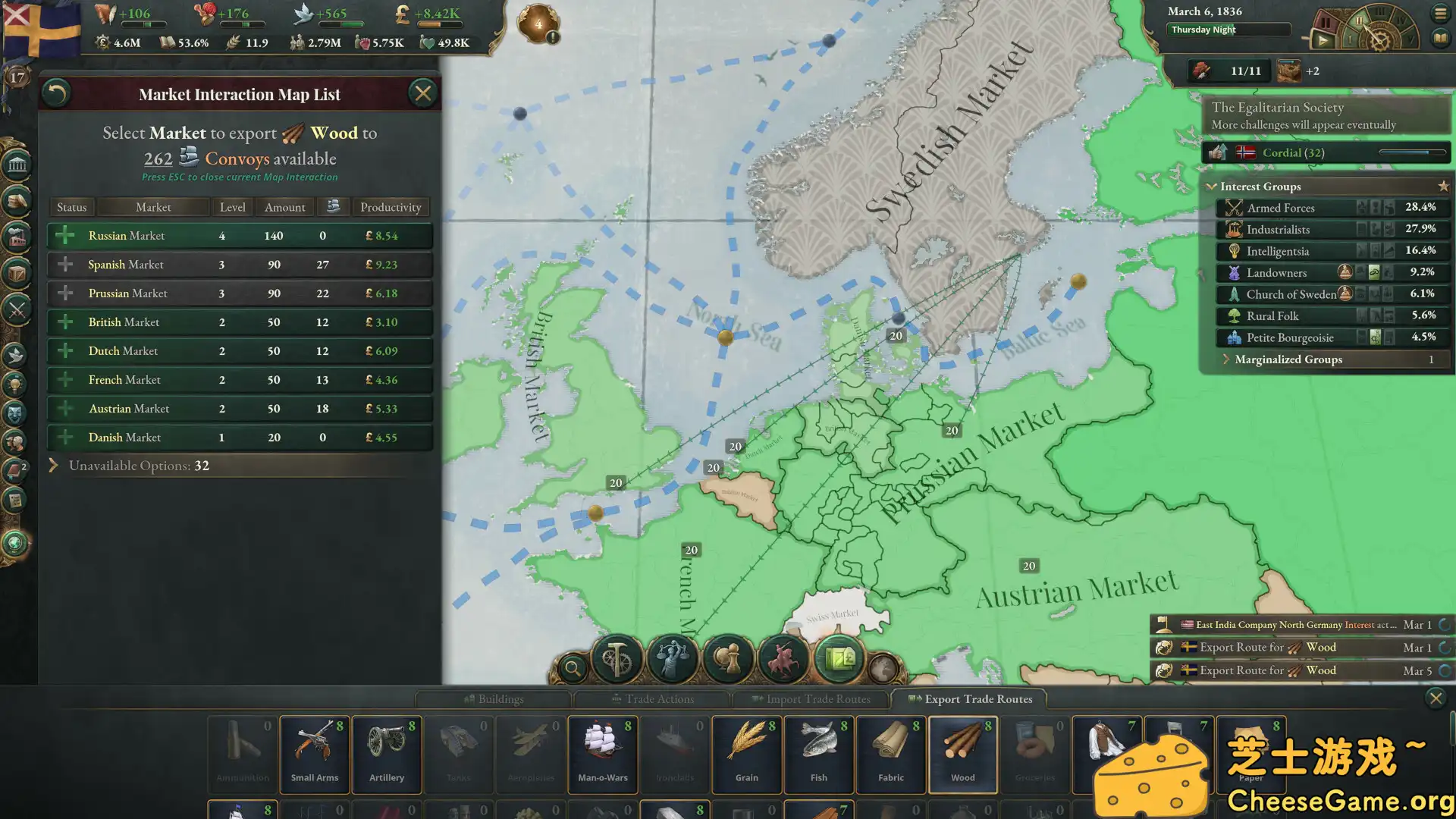
Task: Open the Culture panel with theater masks icon
Action: (x=17, y=413)
